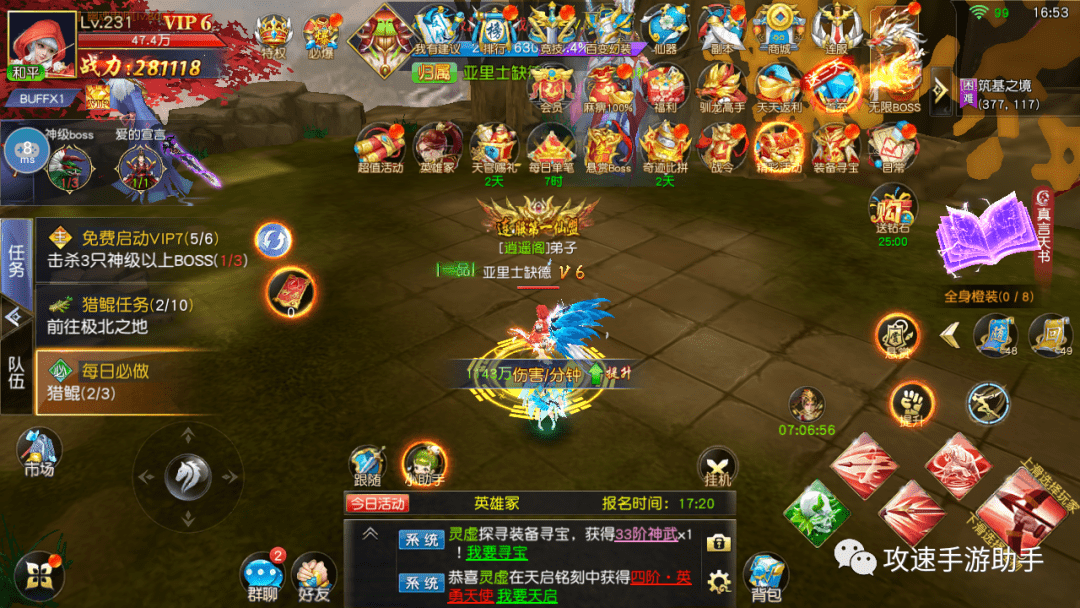Select the 猎鲲任务 quest entry

[120, 314]
